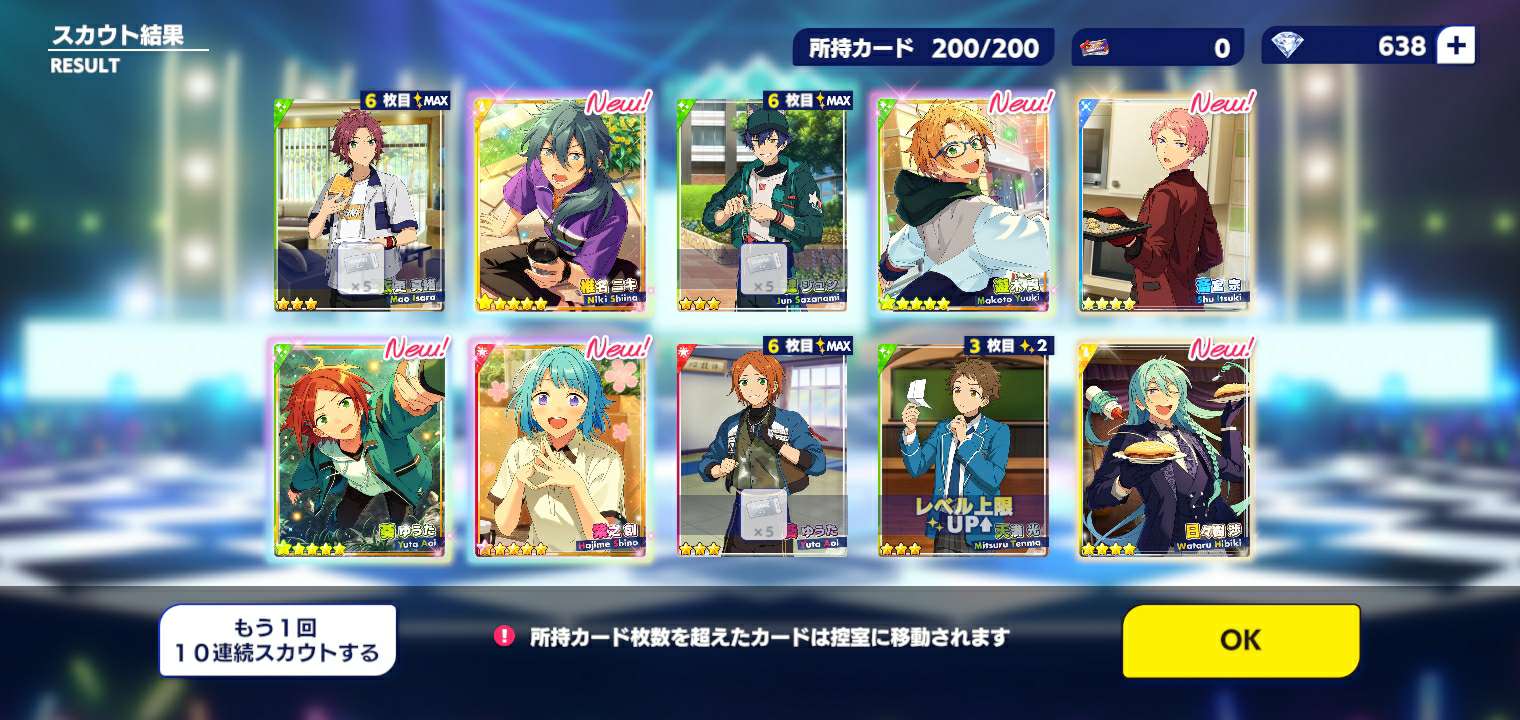Open the Mitsuru Tenma card
The image size is (1520, 720).
pos(962,450)
